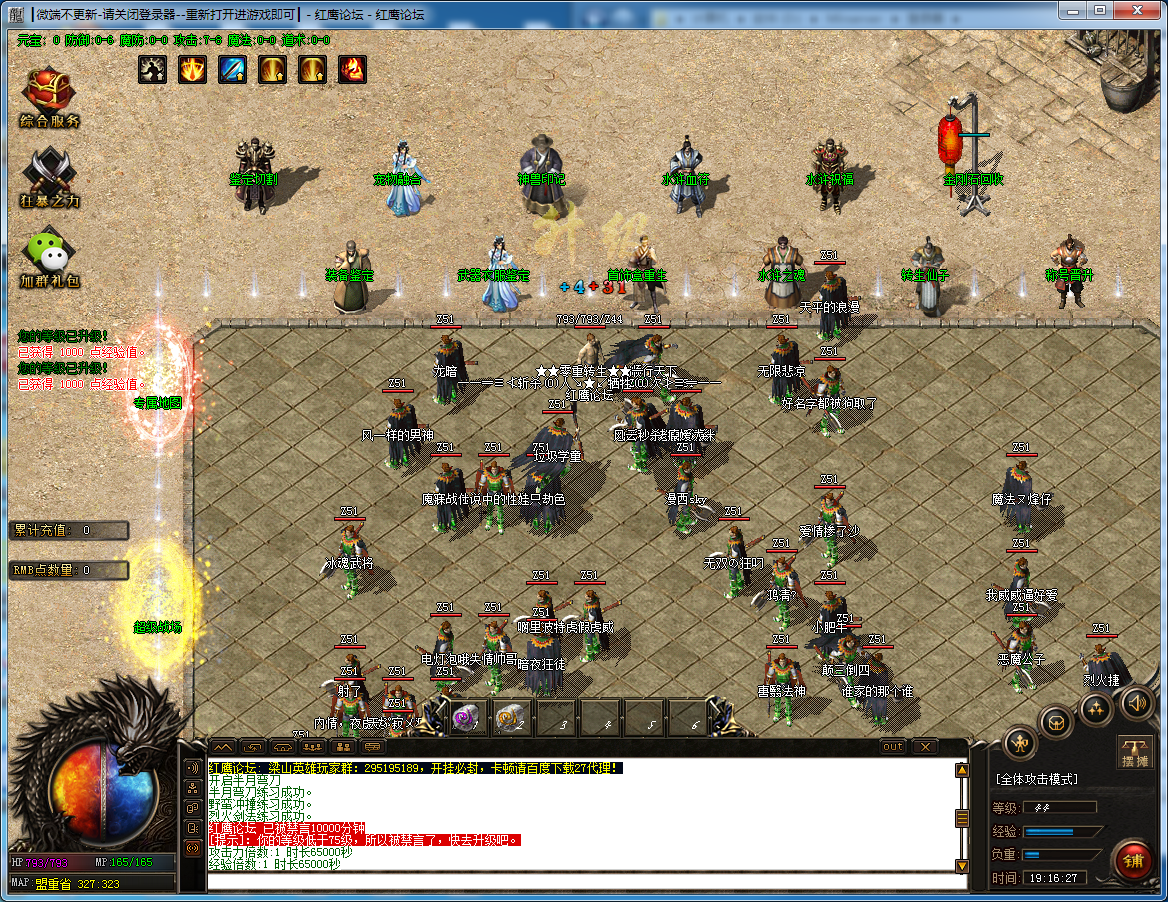Activate the 狂暴之力 crossed blades icon
Image resolution: width=1168 pixels, height=902 pixels.
(50, 176)
